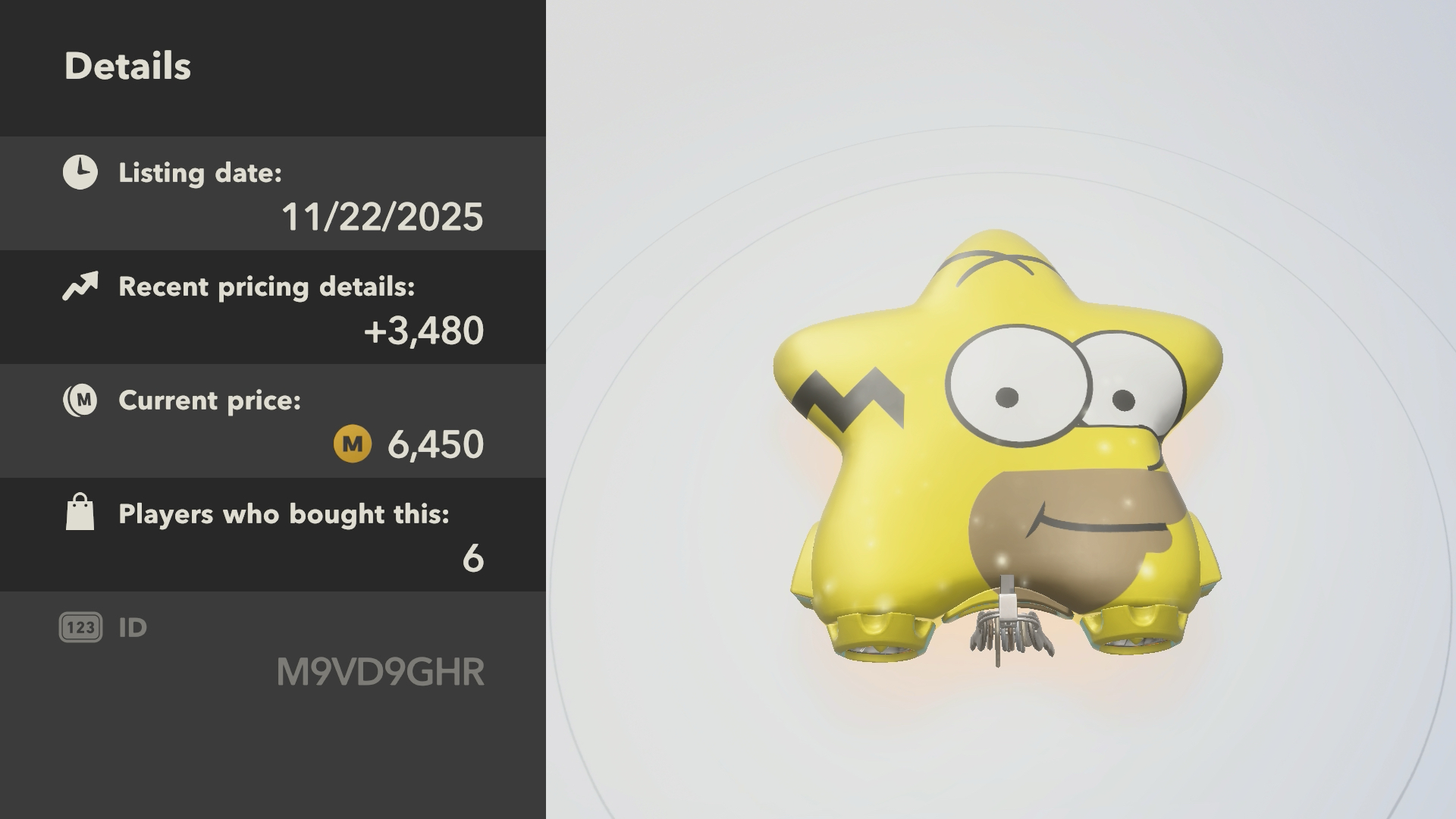
Task: Select the Listing date row
Action: [273, 194]
